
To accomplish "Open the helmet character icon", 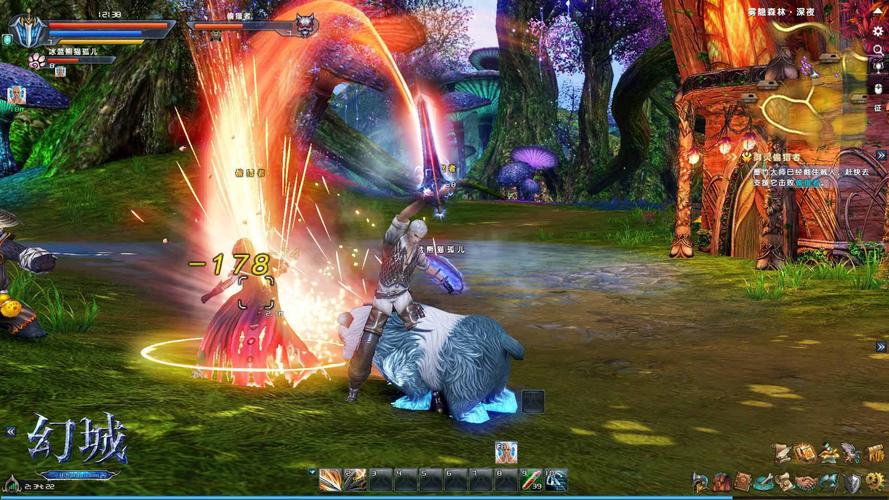I will point(700,483).
